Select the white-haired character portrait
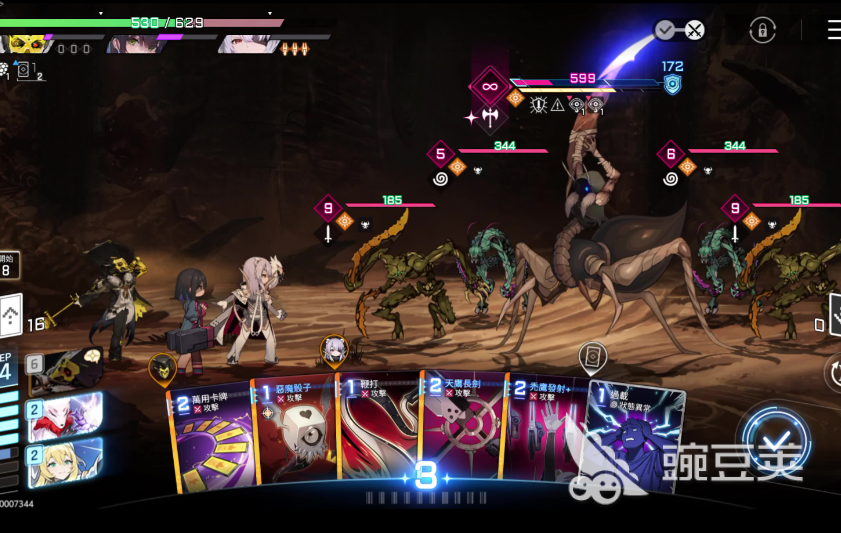Image resolution: width=841 pixels, height=533 pixels. pyautogui.click(x=242, y=43)
